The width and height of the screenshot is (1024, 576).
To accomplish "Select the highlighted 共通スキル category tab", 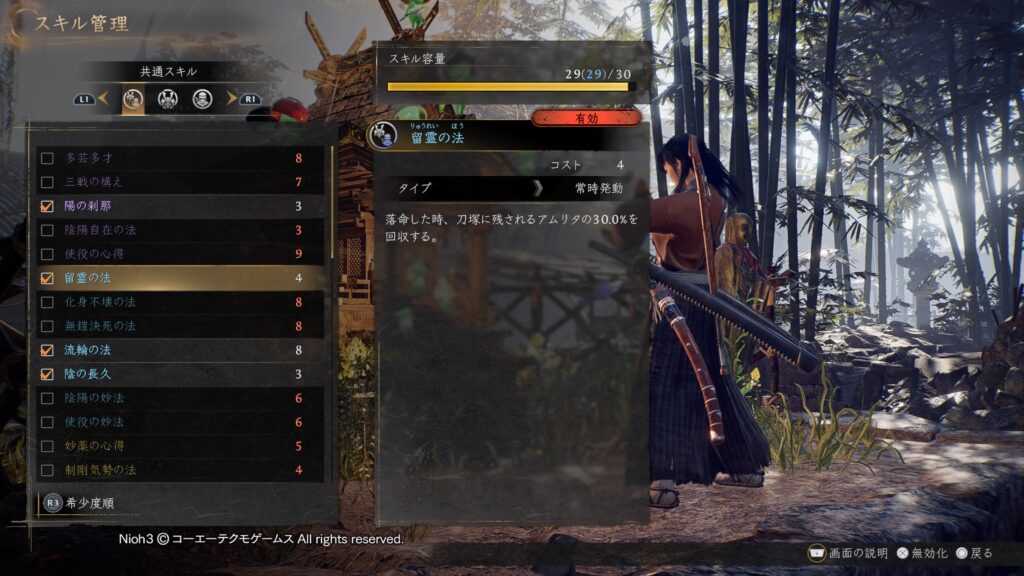I will point(133,99).
